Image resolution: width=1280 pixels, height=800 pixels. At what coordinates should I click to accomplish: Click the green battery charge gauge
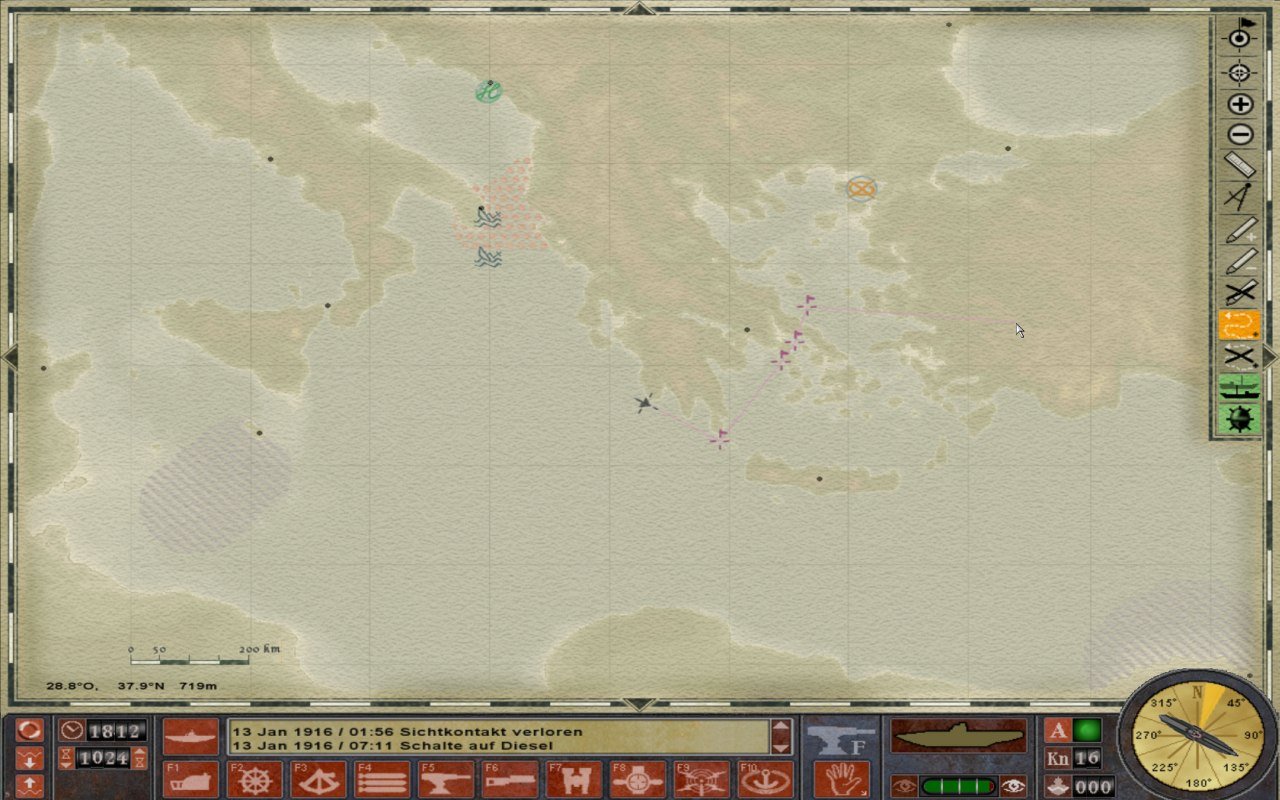coord(960,785)
